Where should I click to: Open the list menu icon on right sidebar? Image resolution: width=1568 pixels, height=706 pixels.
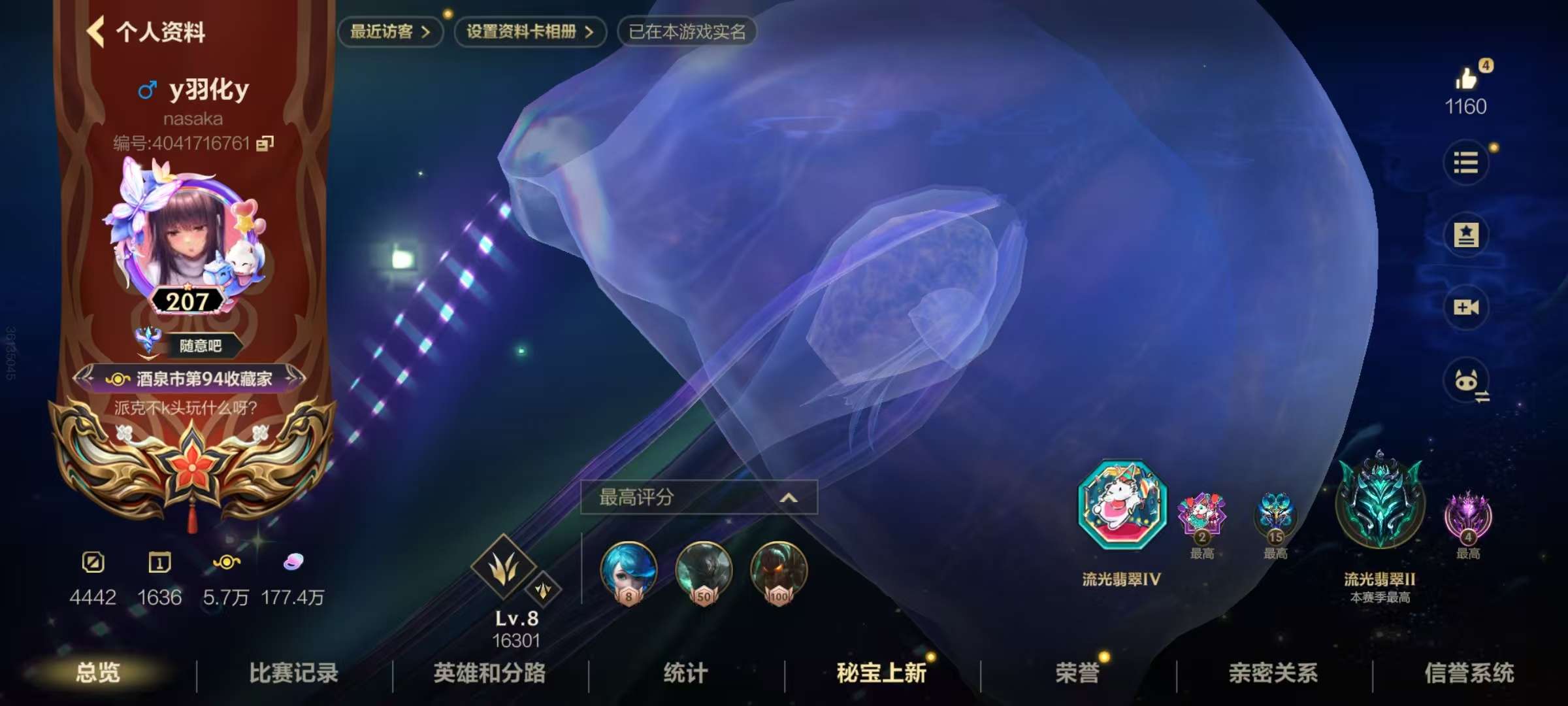(1467, 163)
